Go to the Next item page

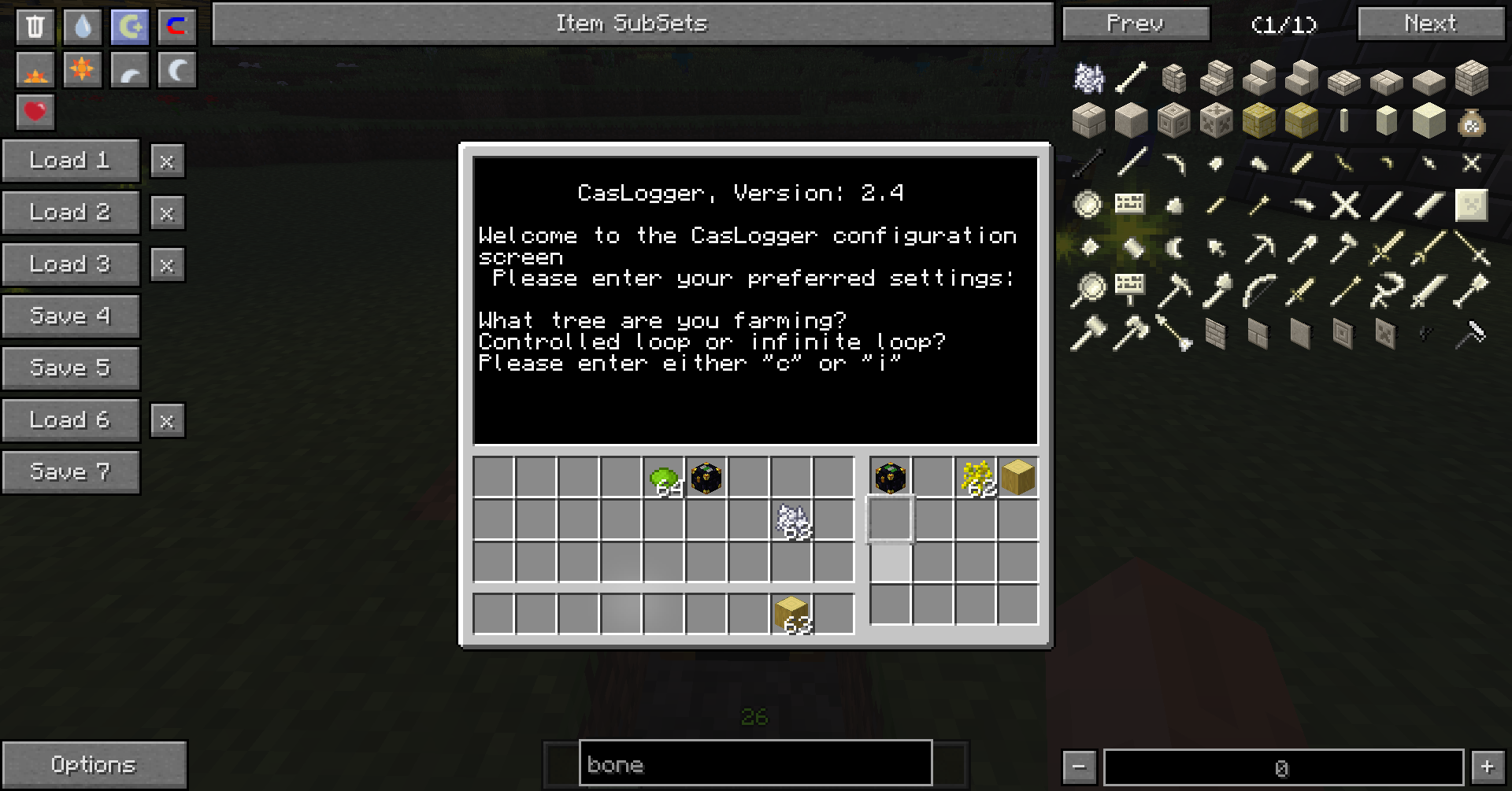1430,24
